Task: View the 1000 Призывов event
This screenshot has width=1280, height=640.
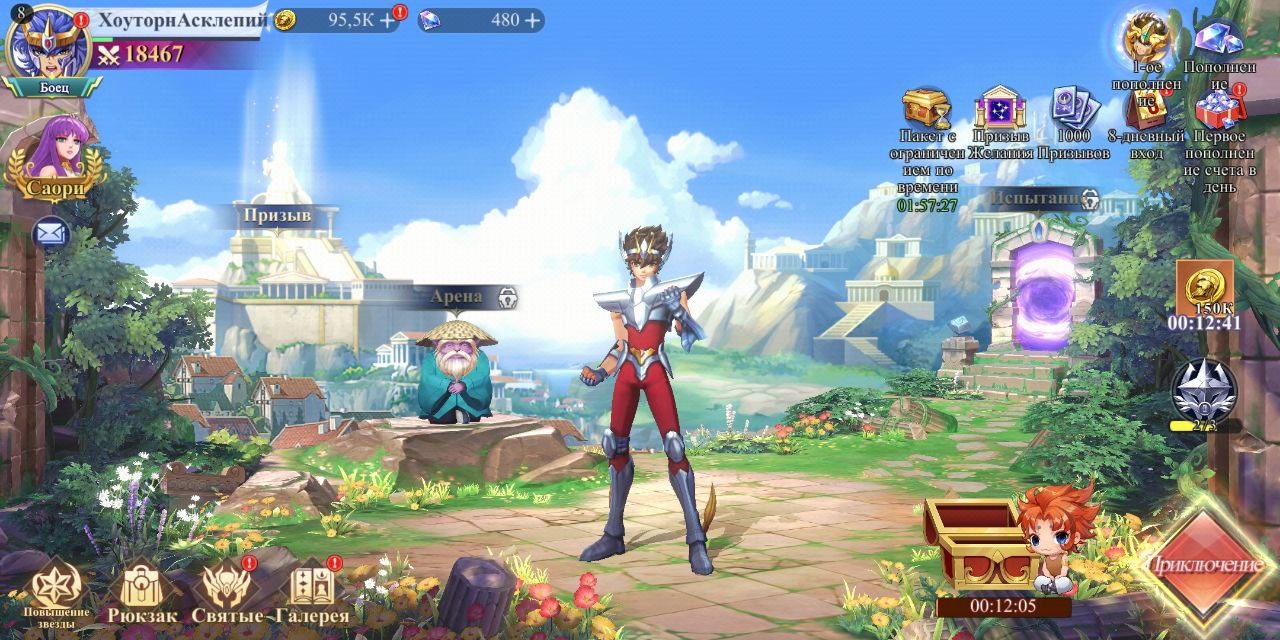Action: (1072, 108)
